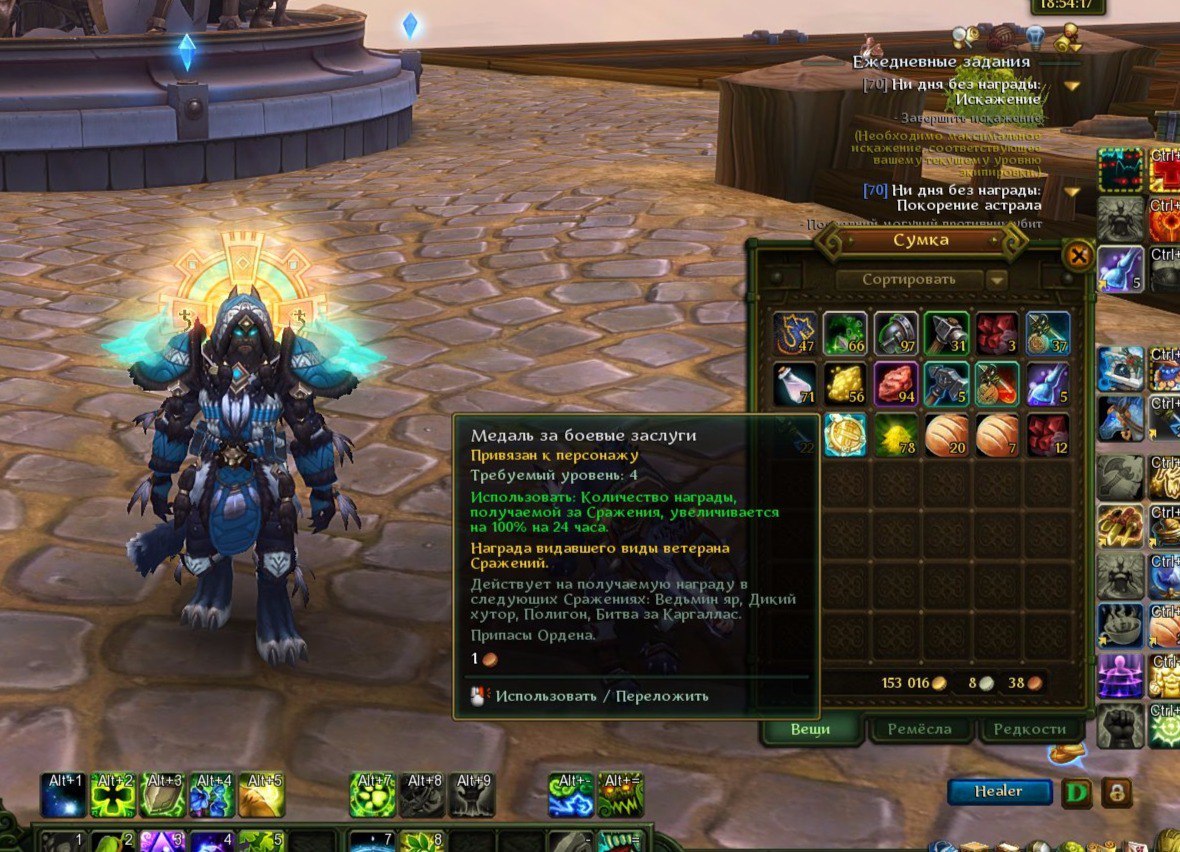Viewport: 1180px width, 852px height.
Task: Use the Alt+7 green paw ability
Action: point(372,795)
